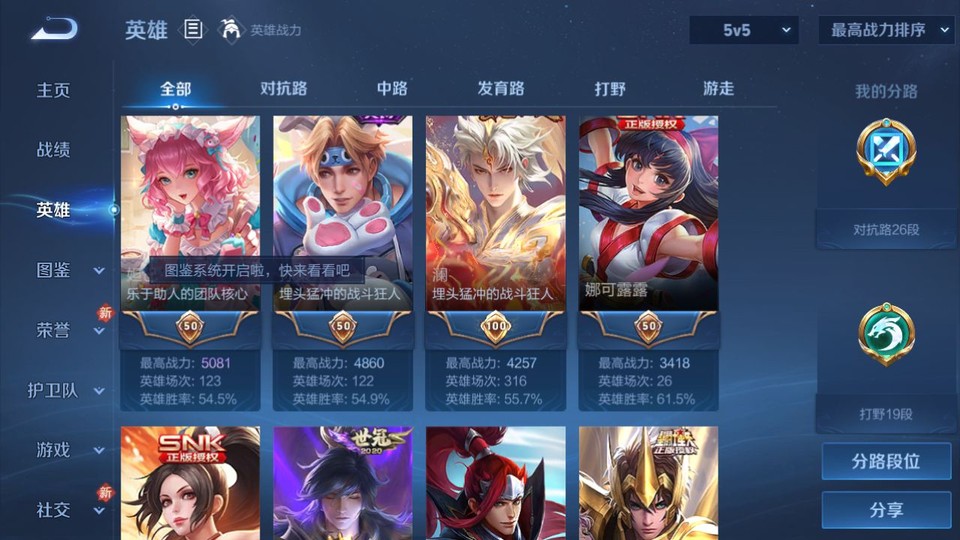Screen dimensions: 960x540
Task: Switch to the 游走 tab
Action: point(718,88)
